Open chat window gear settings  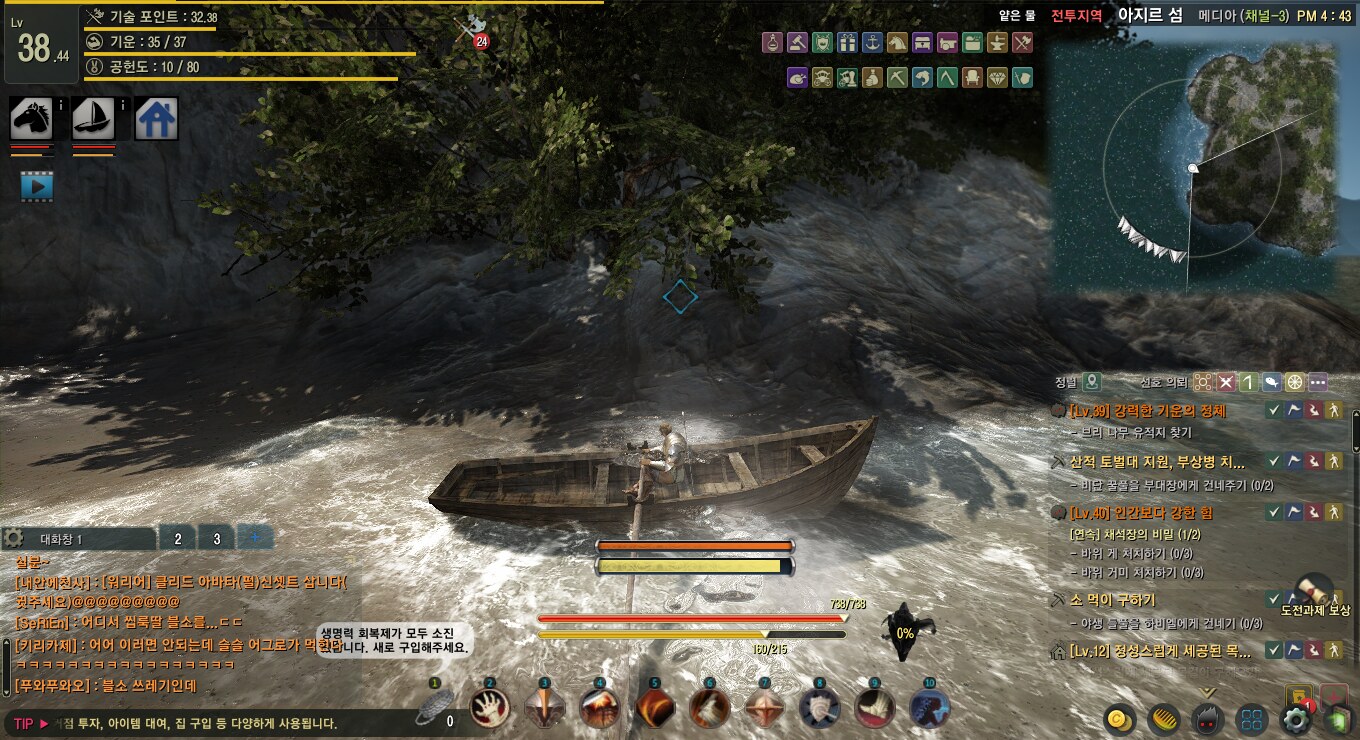point(13,538)
